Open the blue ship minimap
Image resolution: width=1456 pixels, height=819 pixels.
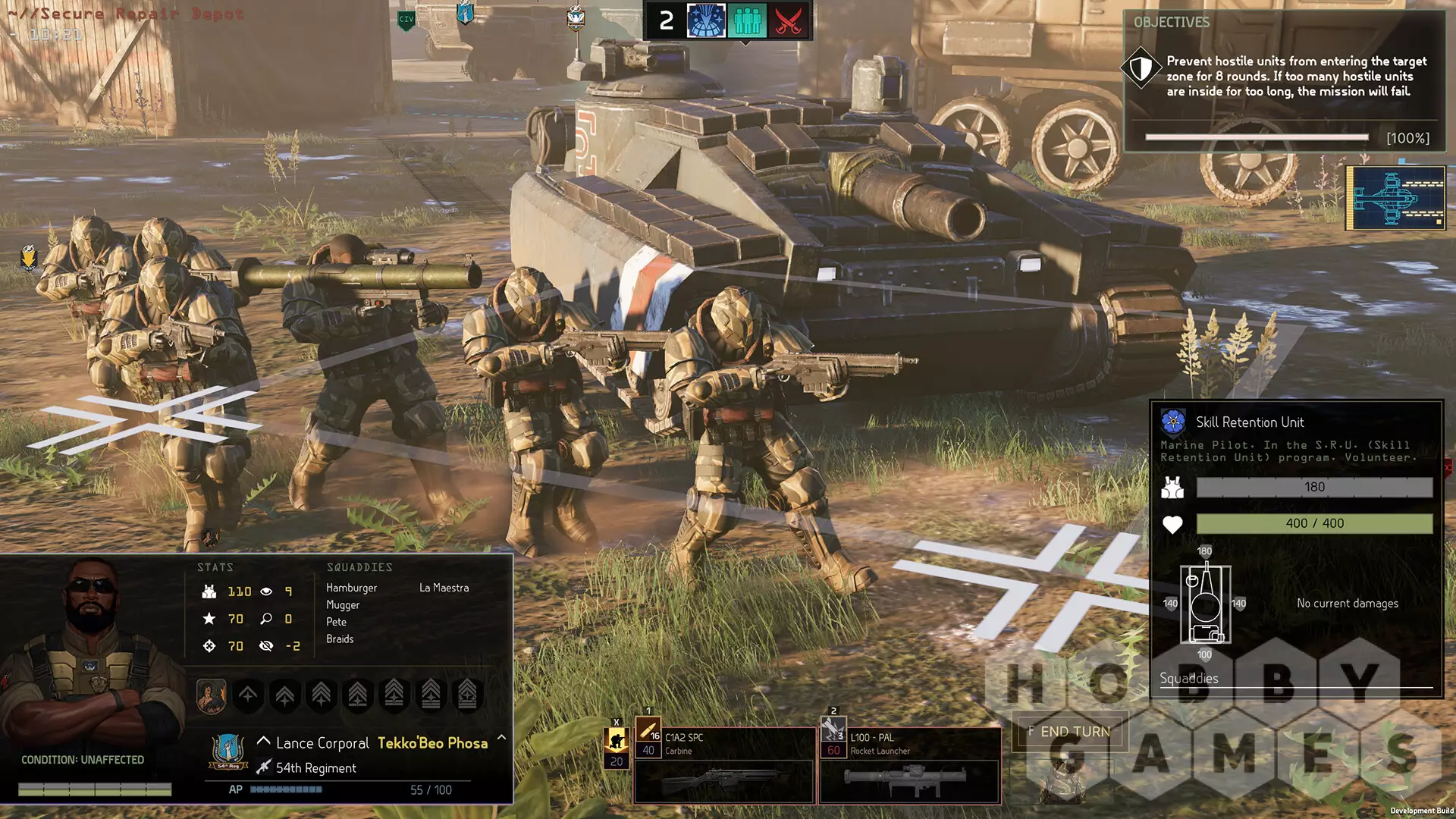click(x=1395, y=198)
